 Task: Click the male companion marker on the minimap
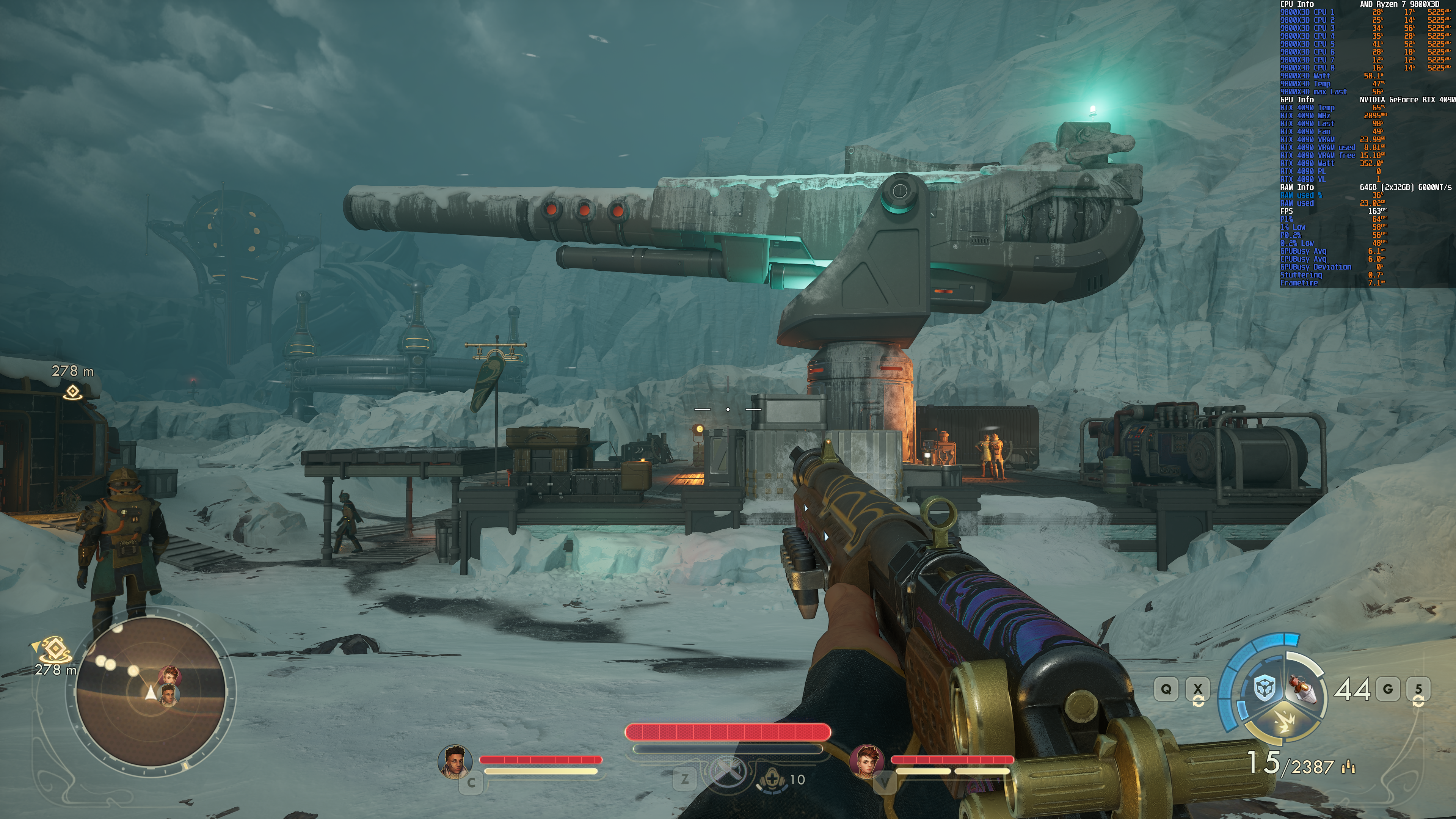point(168,695)
